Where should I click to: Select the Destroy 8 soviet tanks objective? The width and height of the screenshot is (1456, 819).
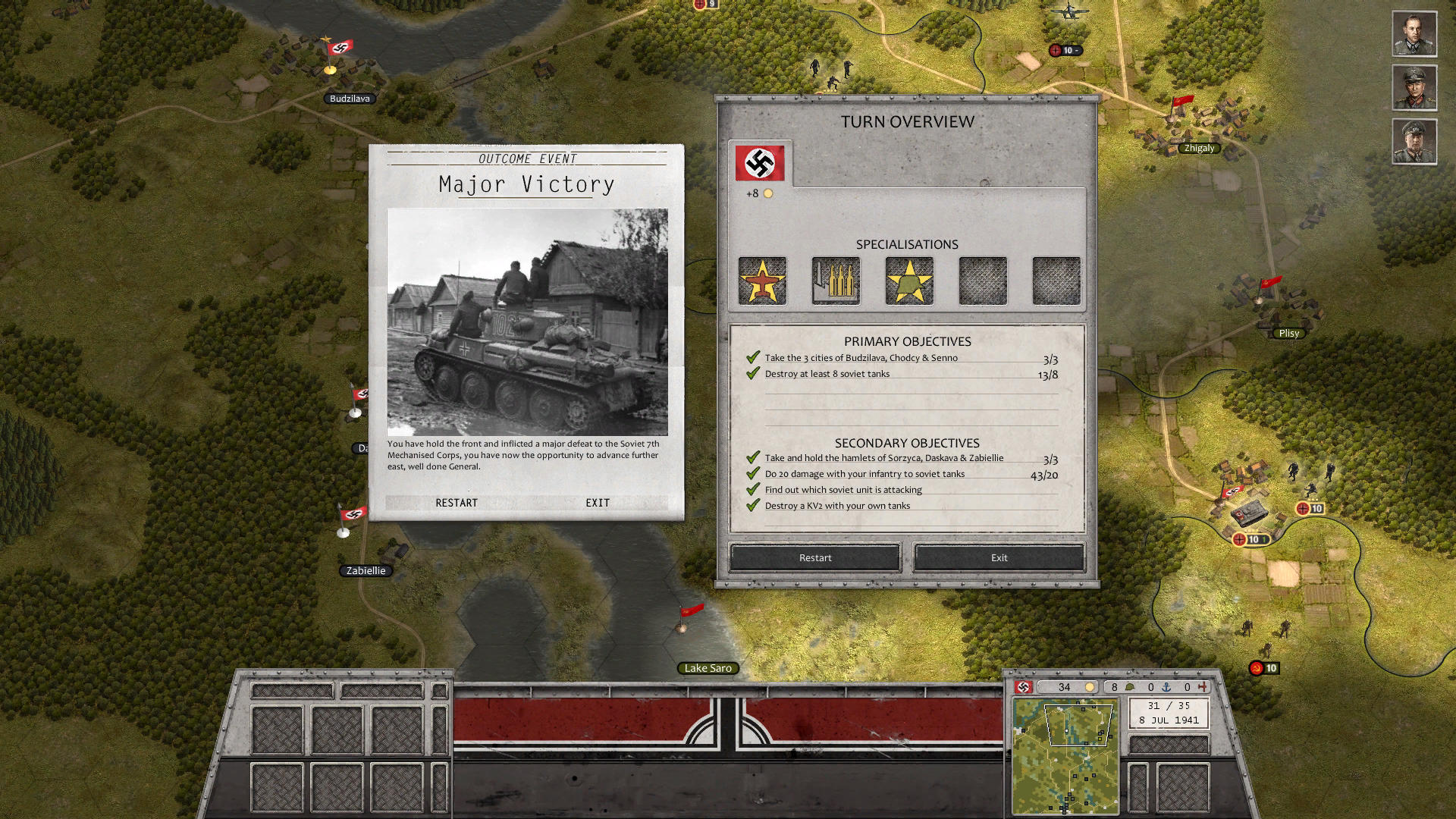click(827, 374)
